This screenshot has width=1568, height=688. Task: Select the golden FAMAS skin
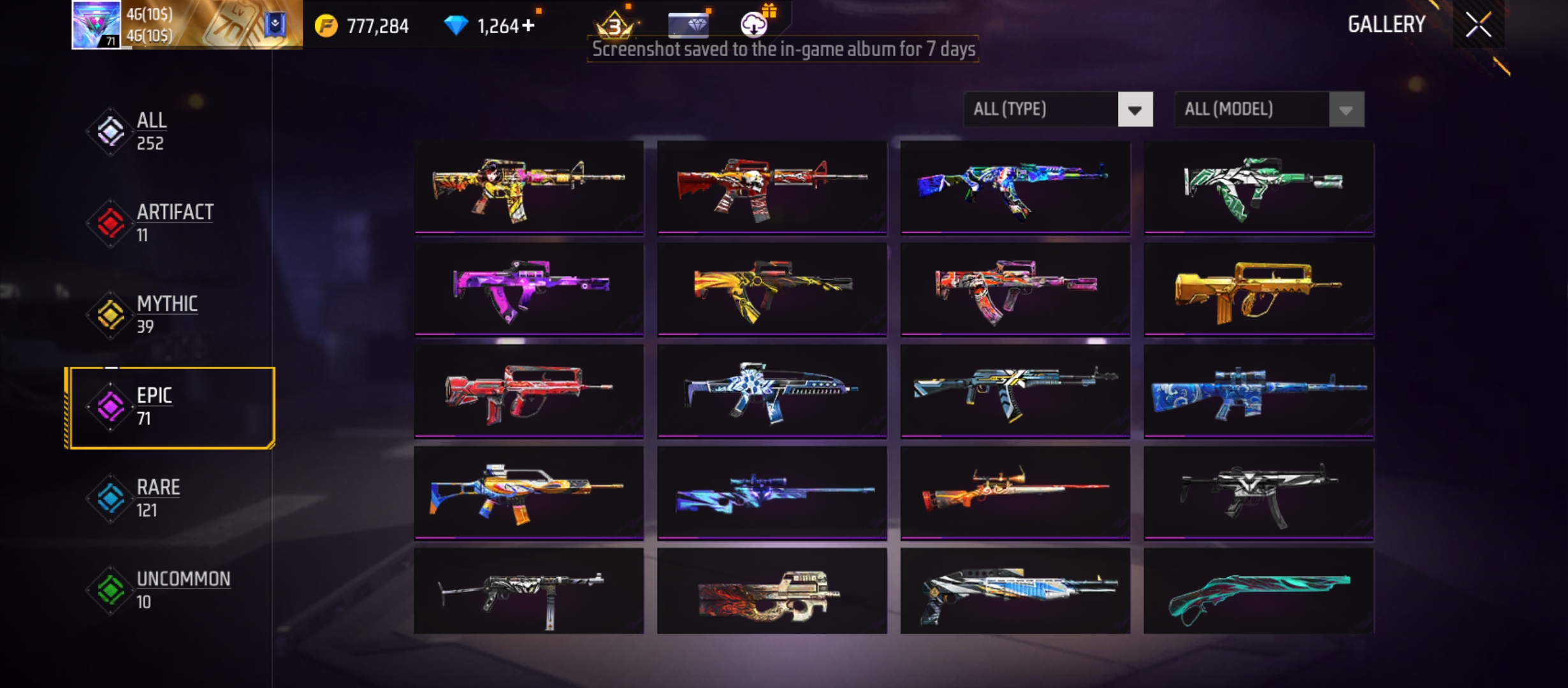point(1258,290)
